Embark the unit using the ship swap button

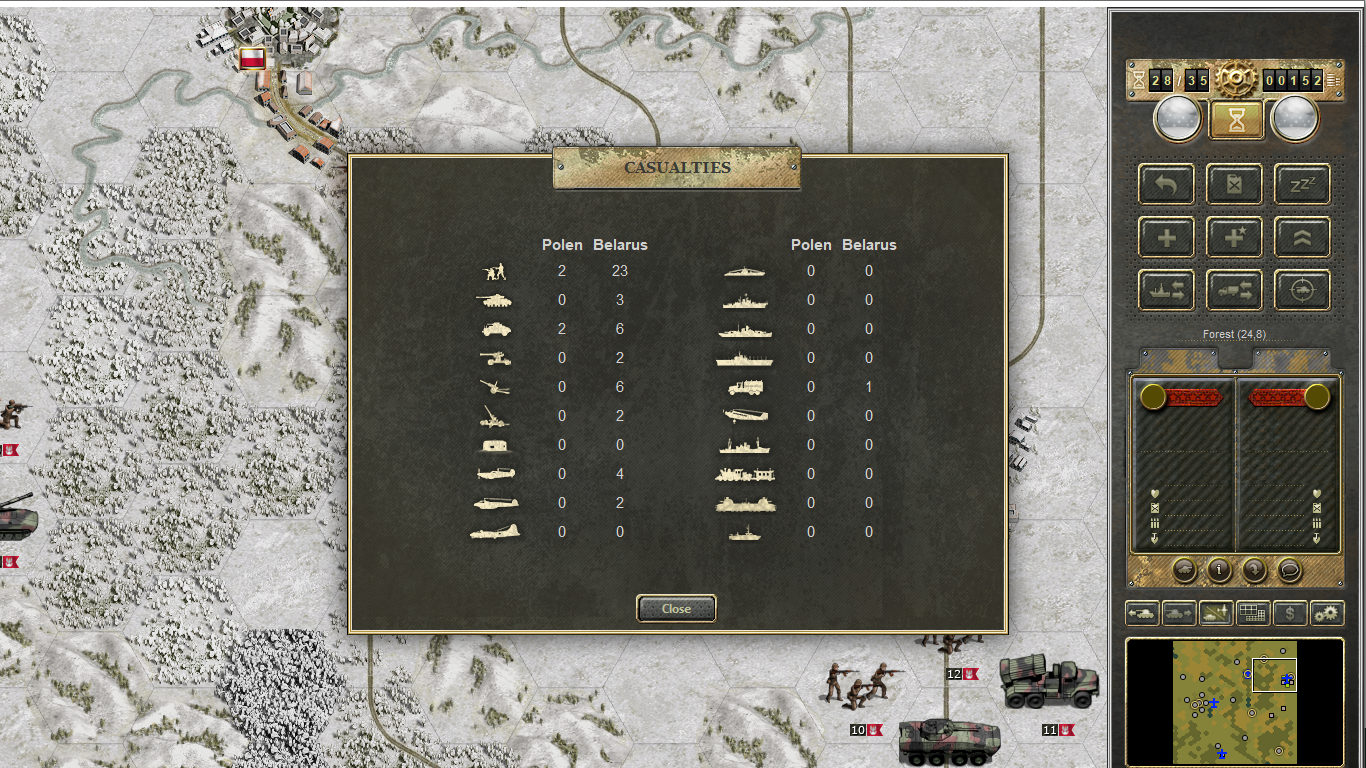click(x=1166, y=290)
